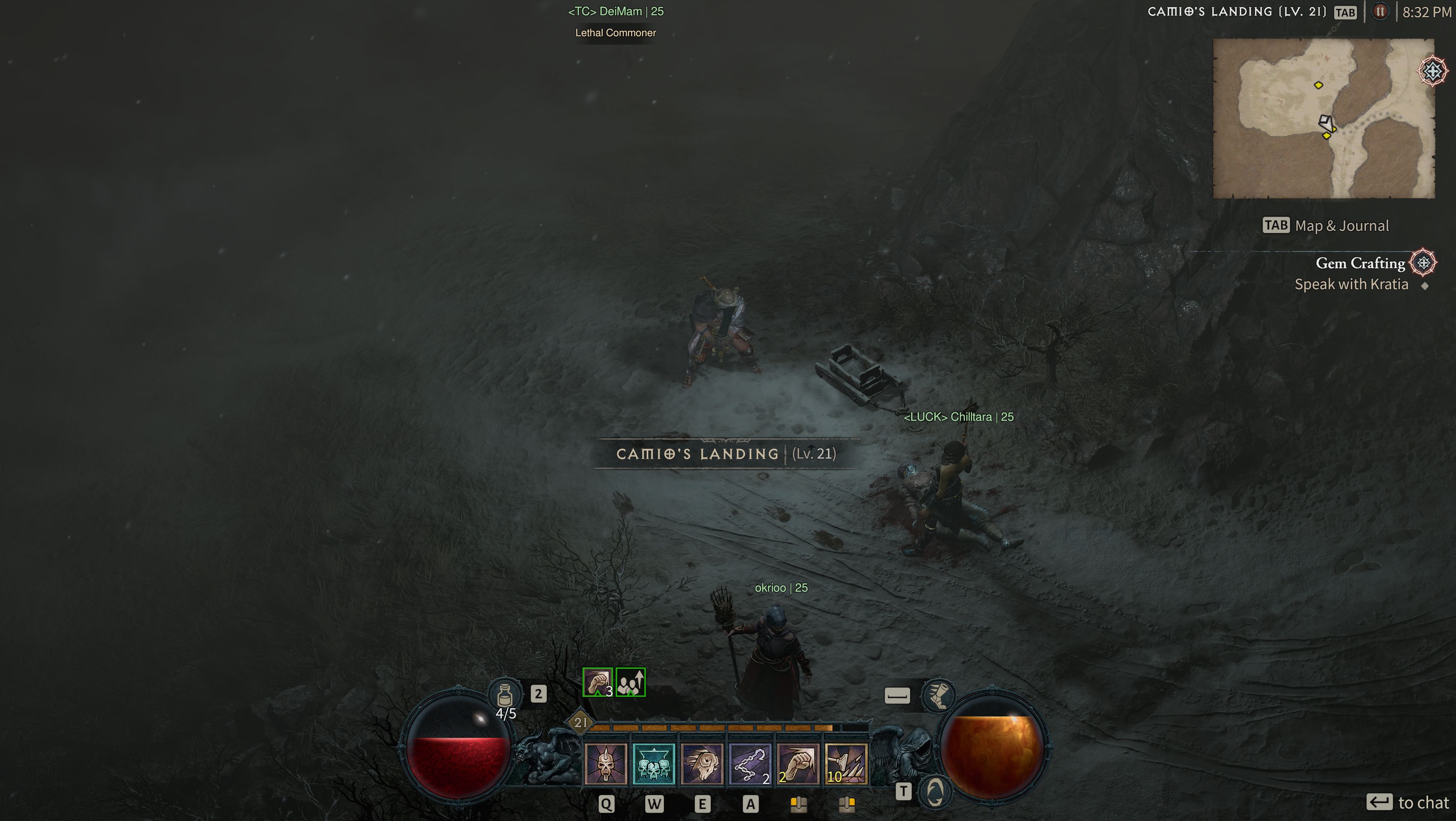Use the hammer and spikes skill
The image size is (1456, 821).
click(x=845, y=764)
